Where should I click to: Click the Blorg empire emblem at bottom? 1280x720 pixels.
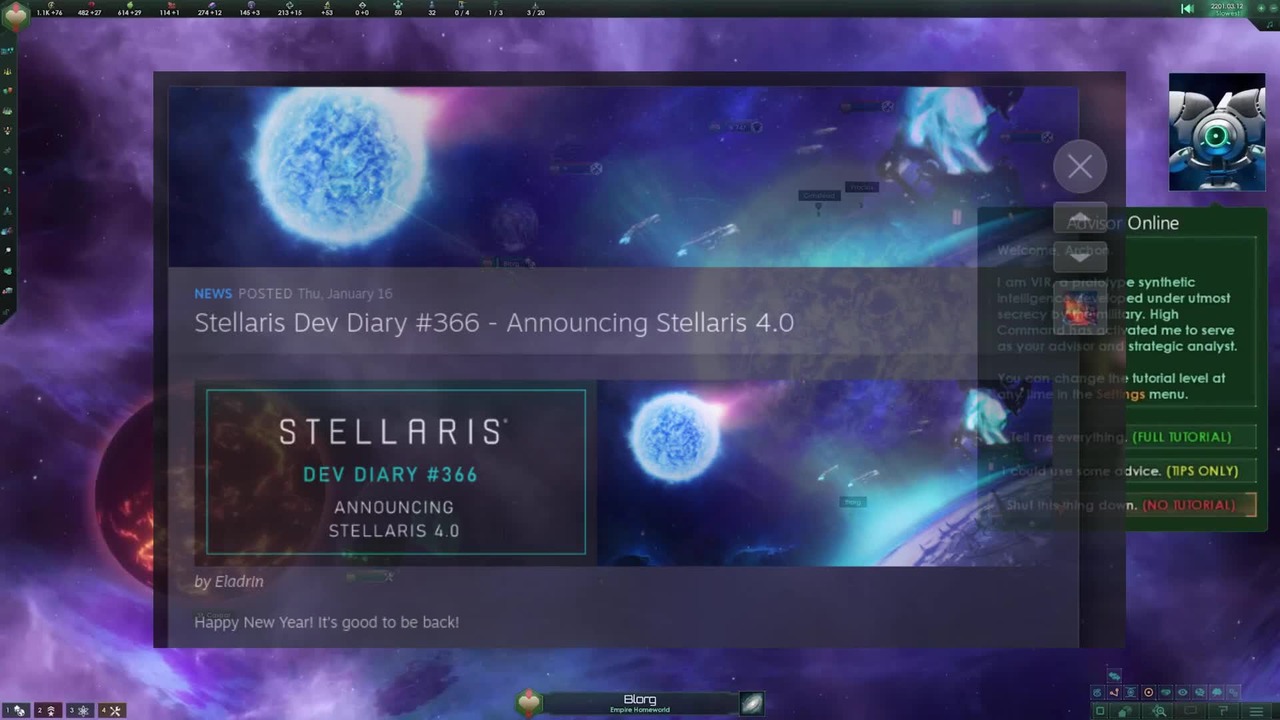[x=529, y=704]
